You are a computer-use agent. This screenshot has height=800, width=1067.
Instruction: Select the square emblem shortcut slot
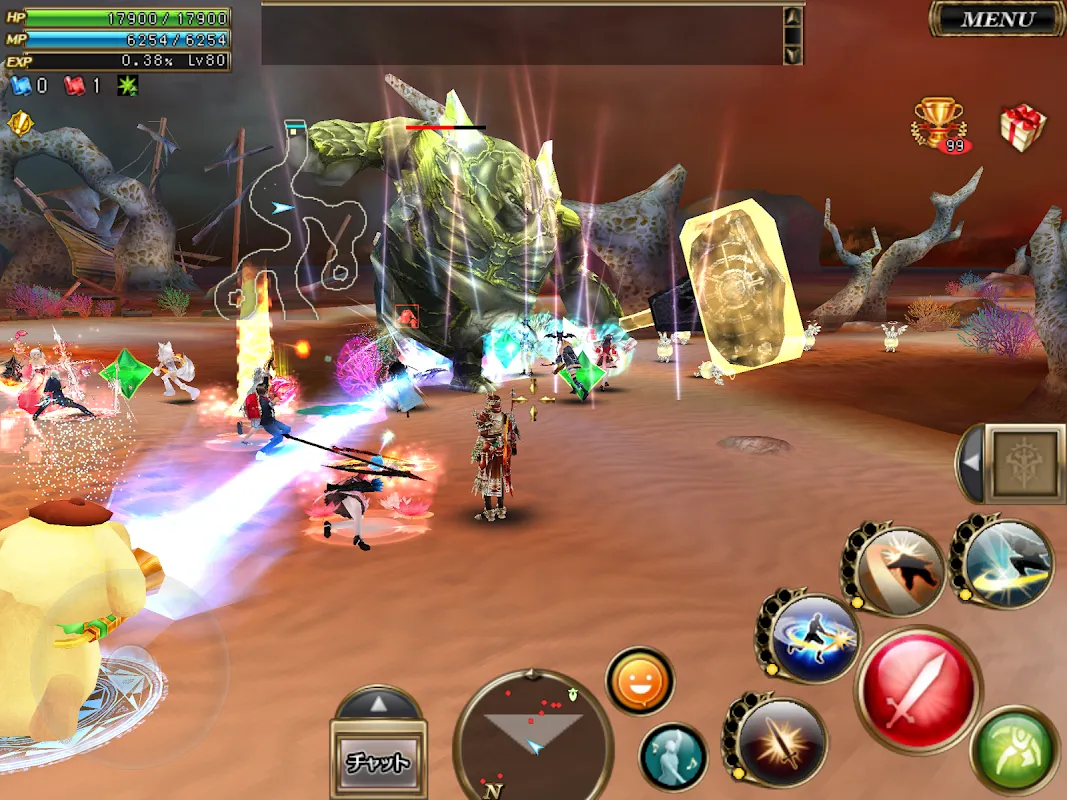coord(1025,463)
